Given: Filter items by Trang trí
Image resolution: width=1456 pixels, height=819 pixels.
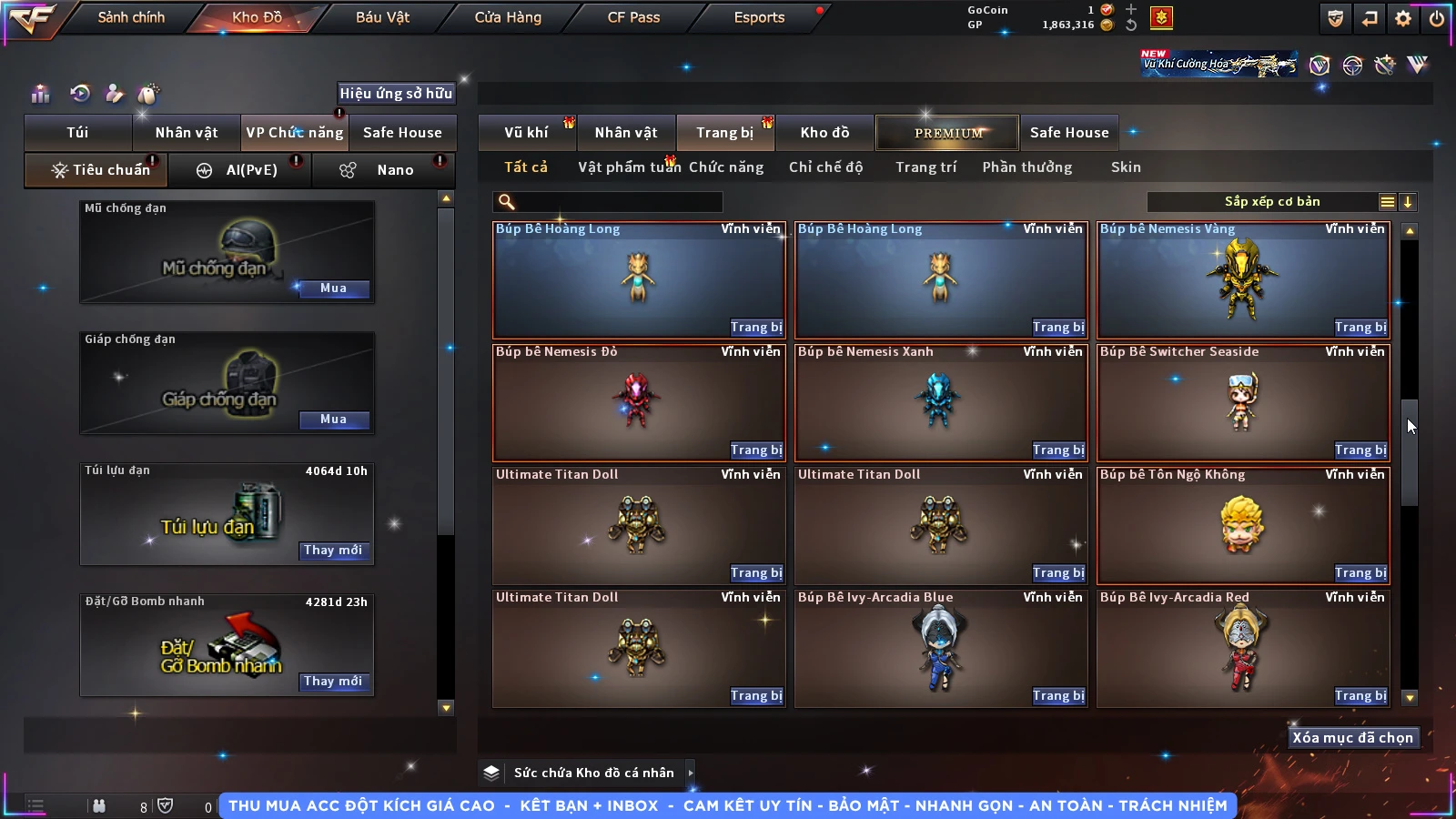Looking at the screenshot, I should [x=925, y=167].
